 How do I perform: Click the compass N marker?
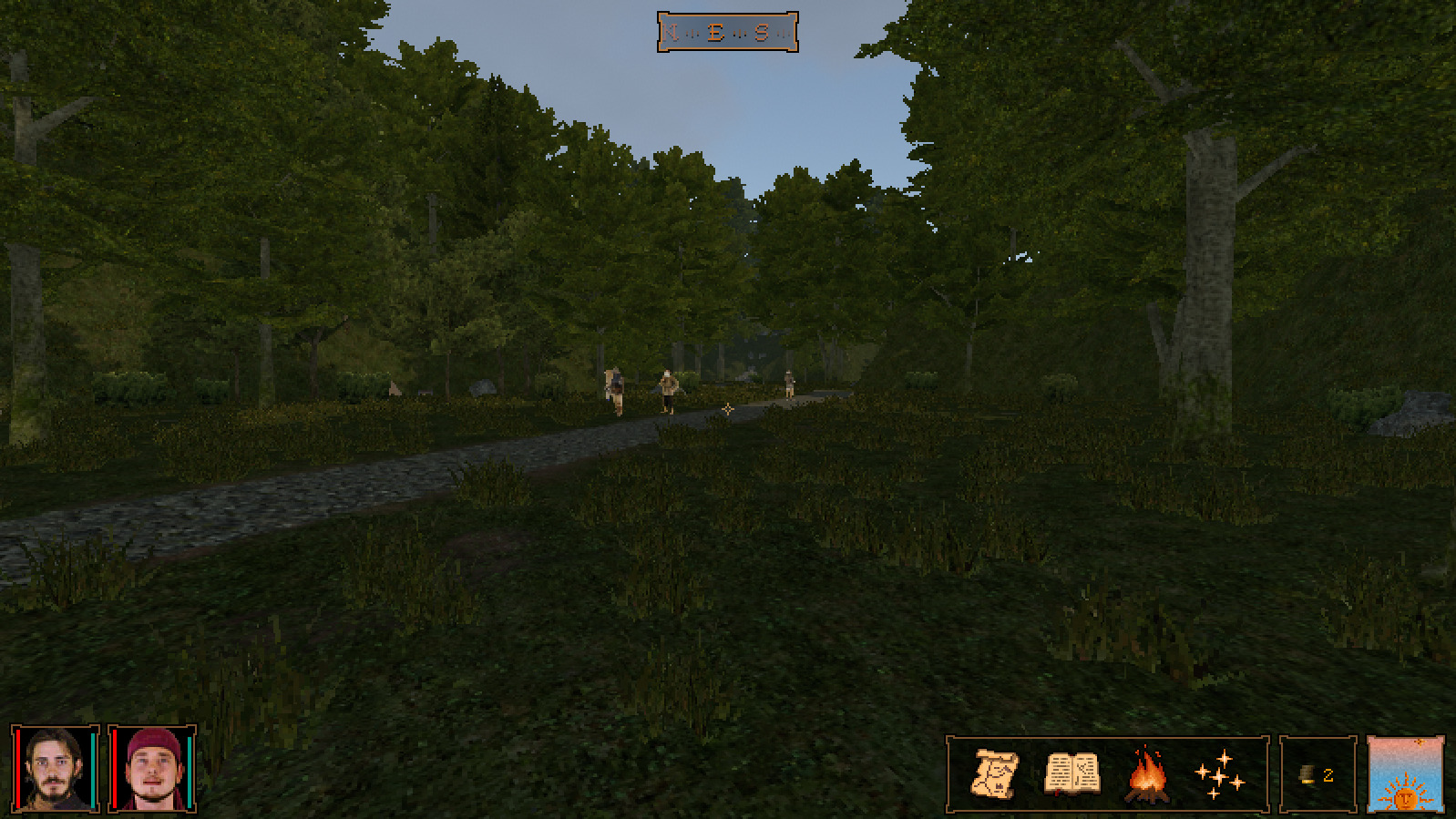[672, 30]
